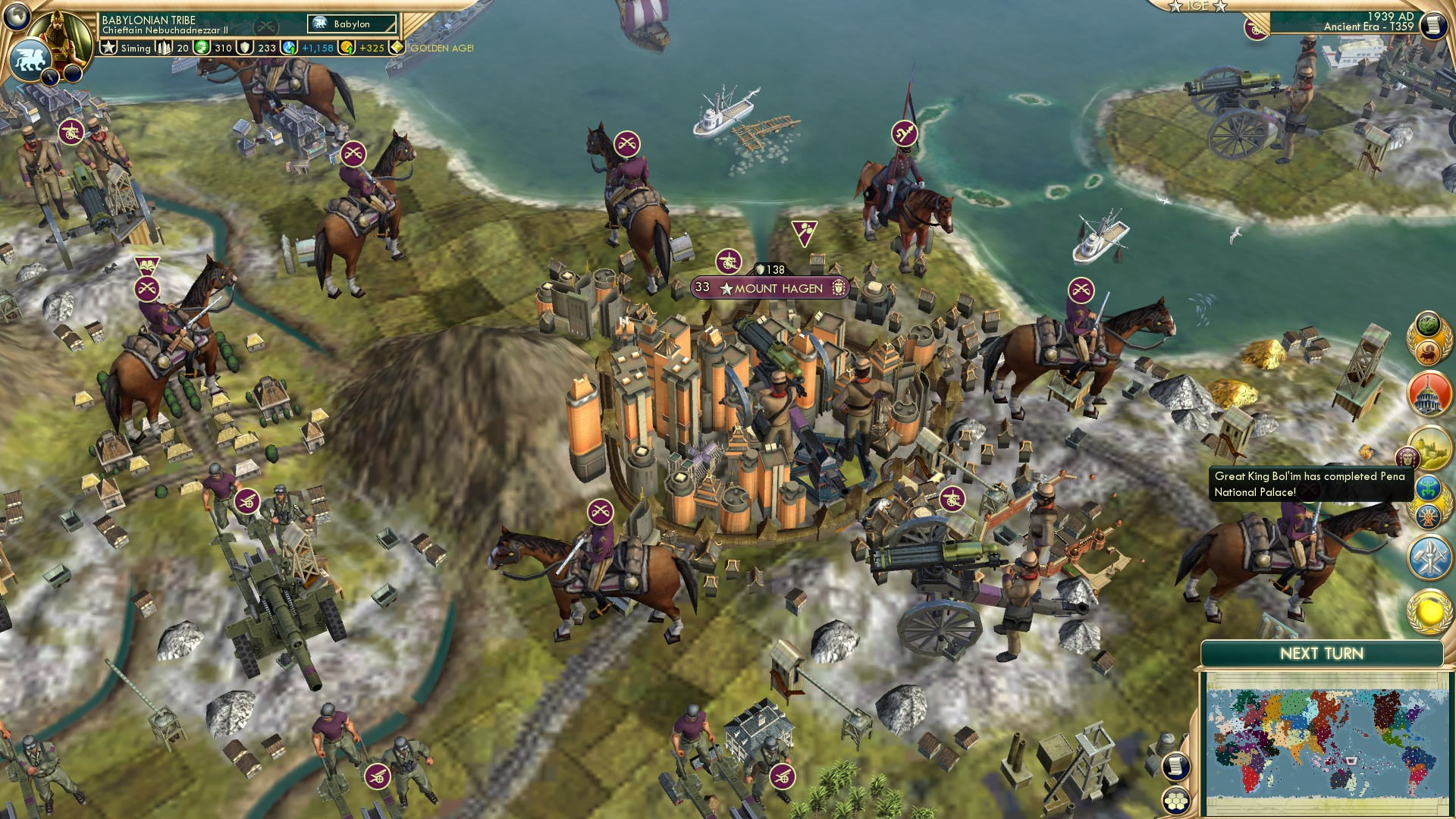Select the Babylon city dropdown
This screenshot has height=819, width=1456.
coord(352,24)
